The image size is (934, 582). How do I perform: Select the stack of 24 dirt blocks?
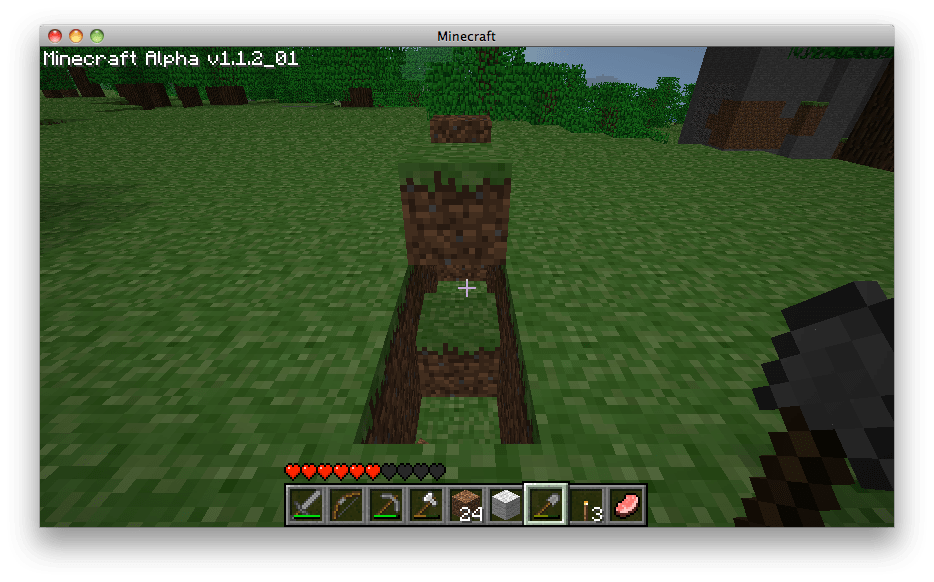click(466, 504)
